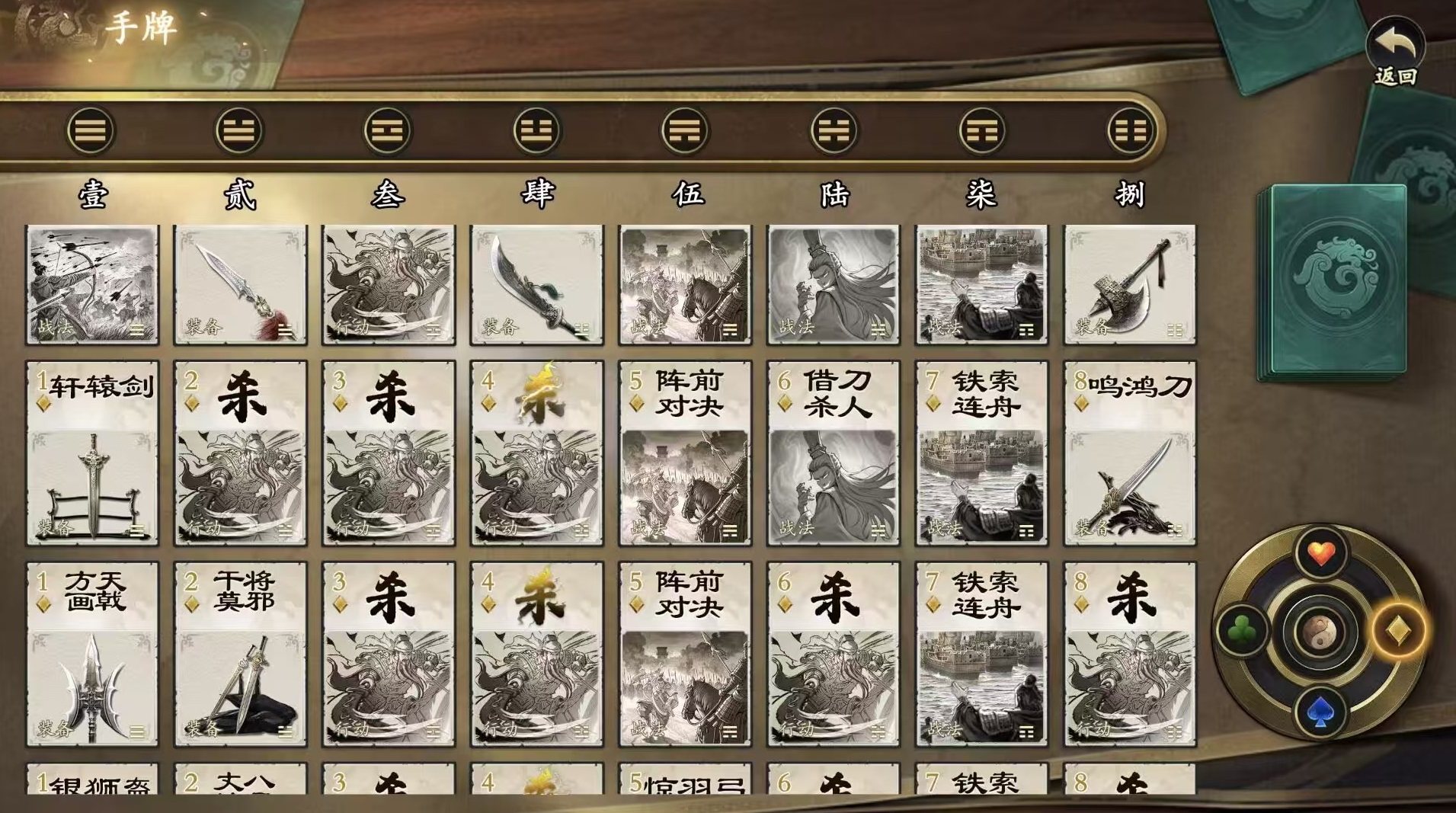
Task: Click the trigram icon above column 肆
Action: coord(536,130)
